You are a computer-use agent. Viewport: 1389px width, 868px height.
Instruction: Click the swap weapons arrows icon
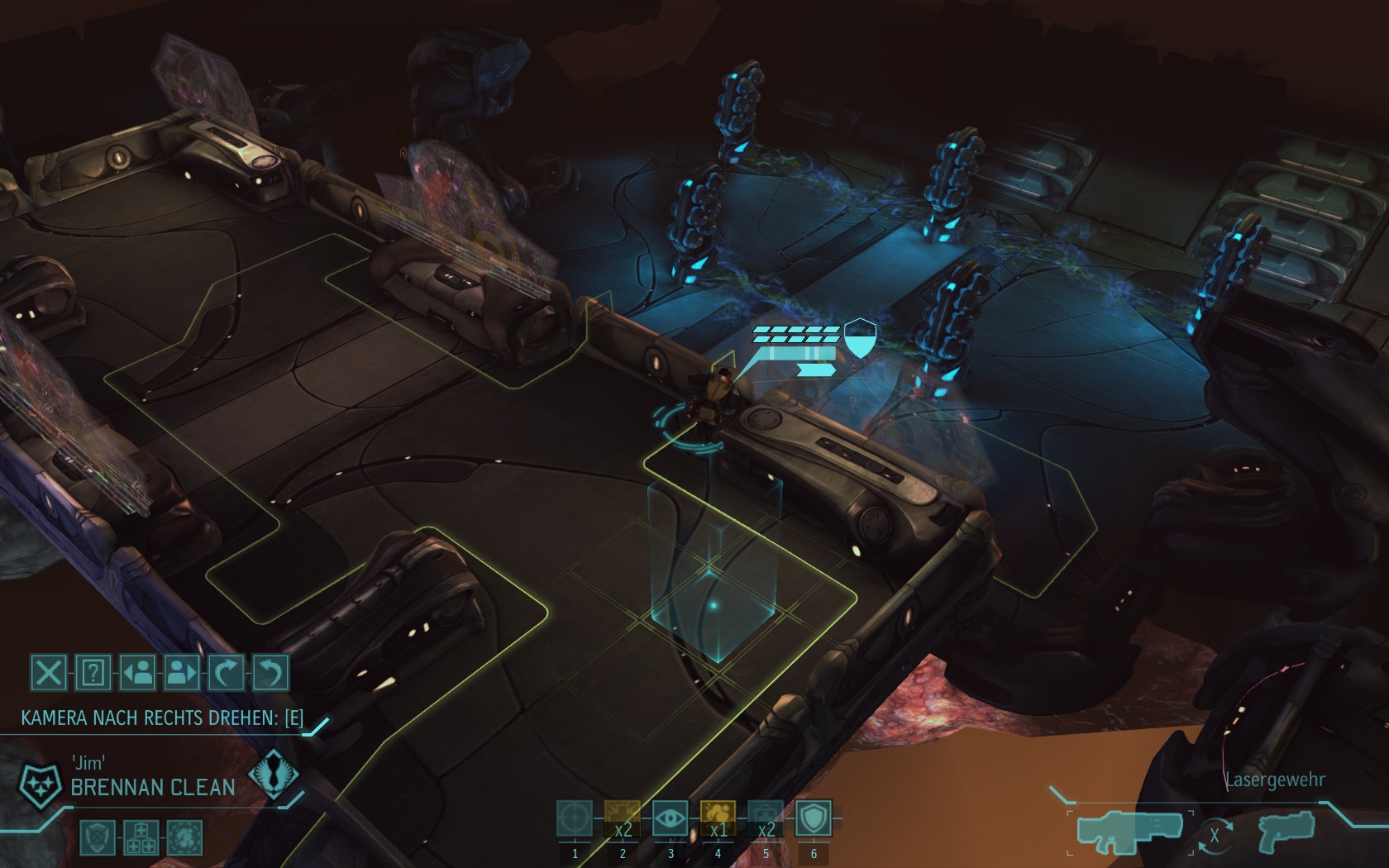[1214, 836]
